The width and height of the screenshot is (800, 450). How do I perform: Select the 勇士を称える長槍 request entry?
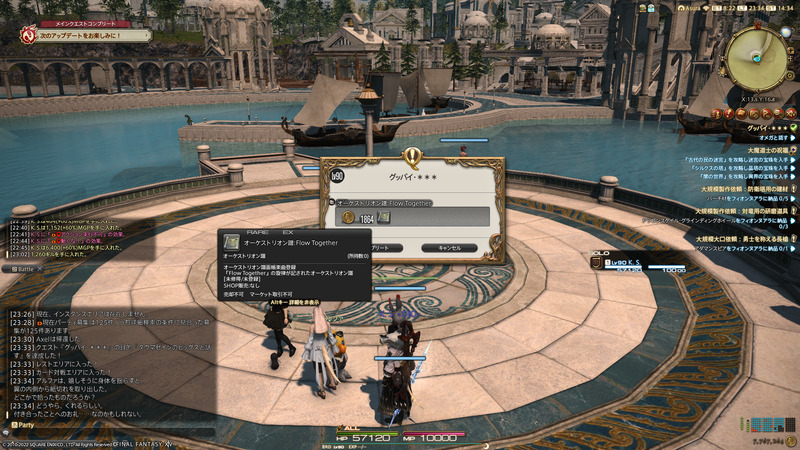[x=745, y=239]
